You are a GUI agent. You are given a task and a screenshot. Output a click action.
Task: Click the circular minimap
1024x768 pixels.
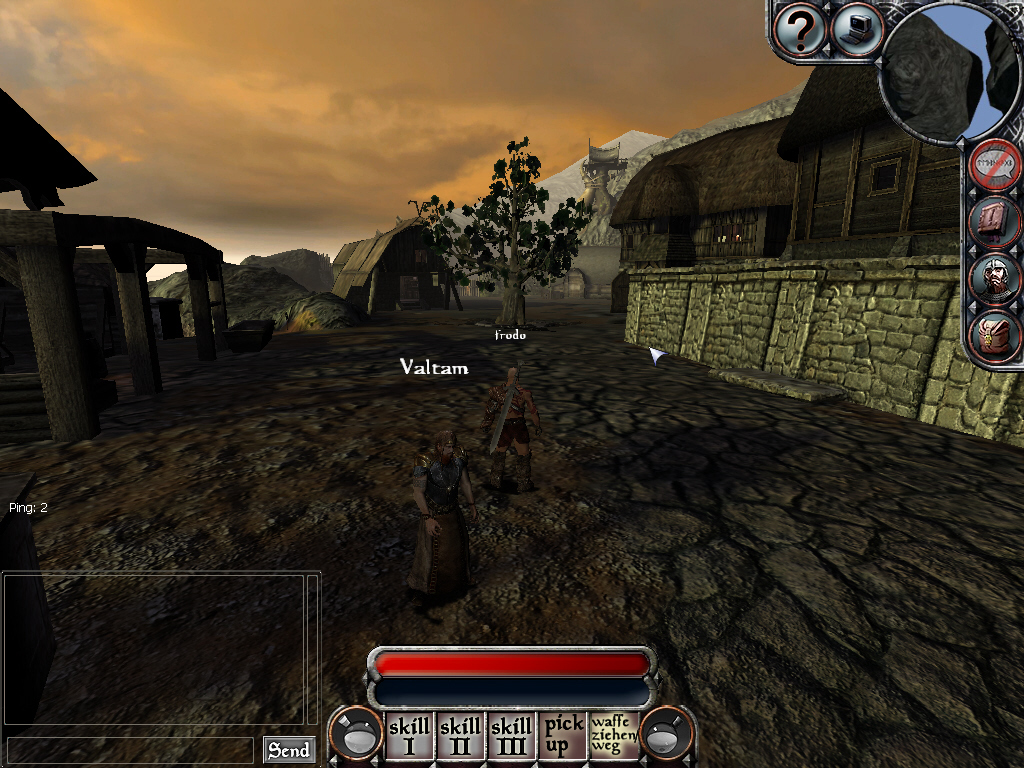point(946,72)
